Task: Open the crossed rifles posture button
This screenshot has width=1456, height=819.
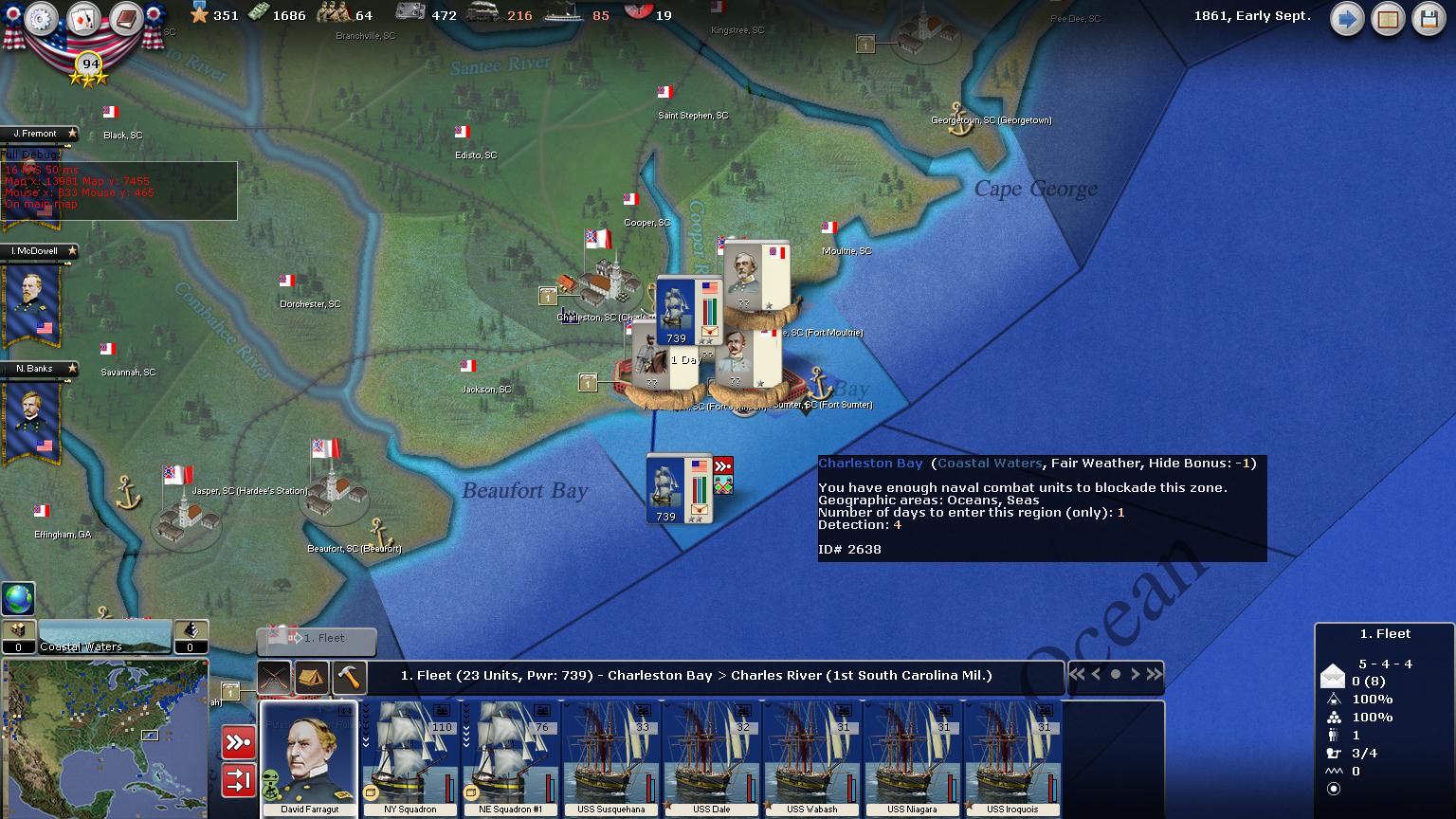Action: coord(274,677)
